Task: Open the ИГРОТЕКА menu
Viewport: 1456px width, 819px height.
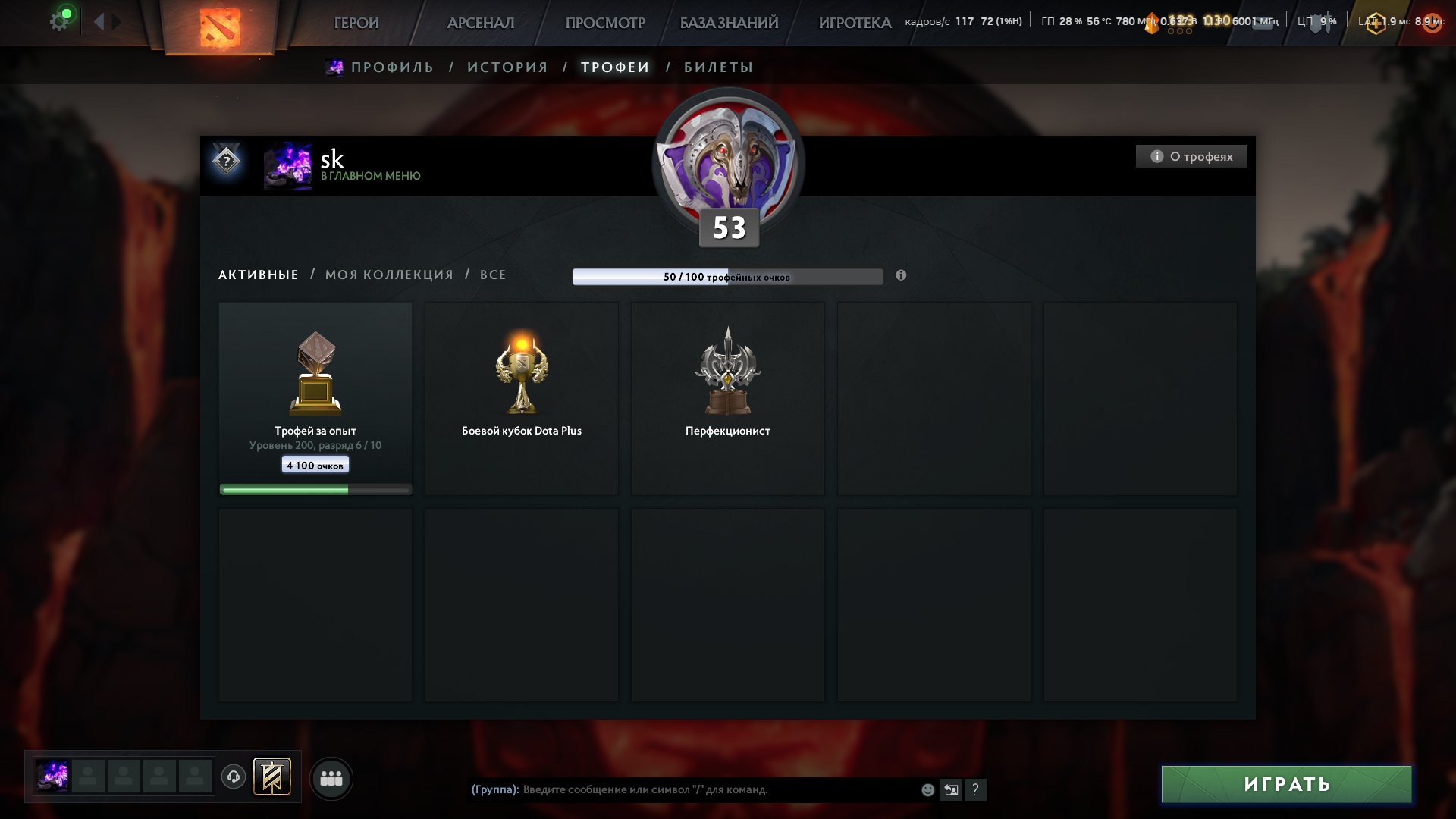Action: [854, 23]
